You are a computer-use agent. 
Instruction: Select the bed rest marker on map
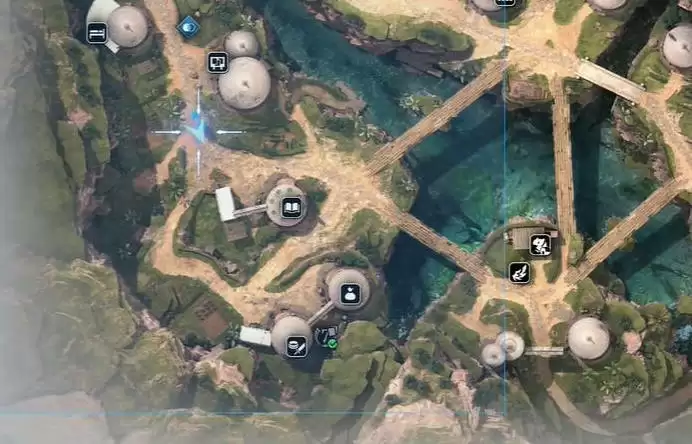click(97, 33)
